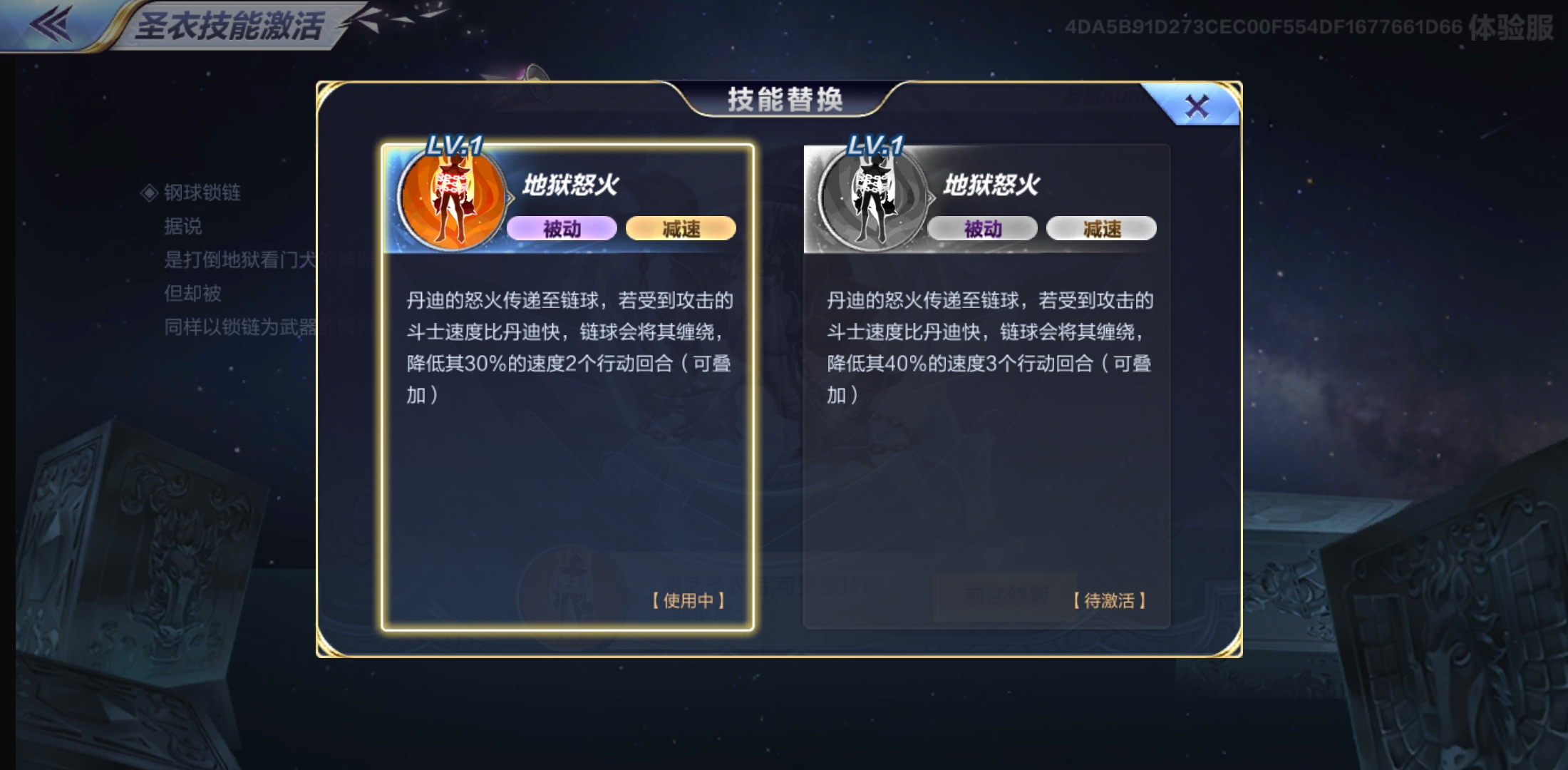This screenshot has width=1568, height=770.
Task: Toggle the 被动 tag on the active skill
Action: tap(564, 228)
